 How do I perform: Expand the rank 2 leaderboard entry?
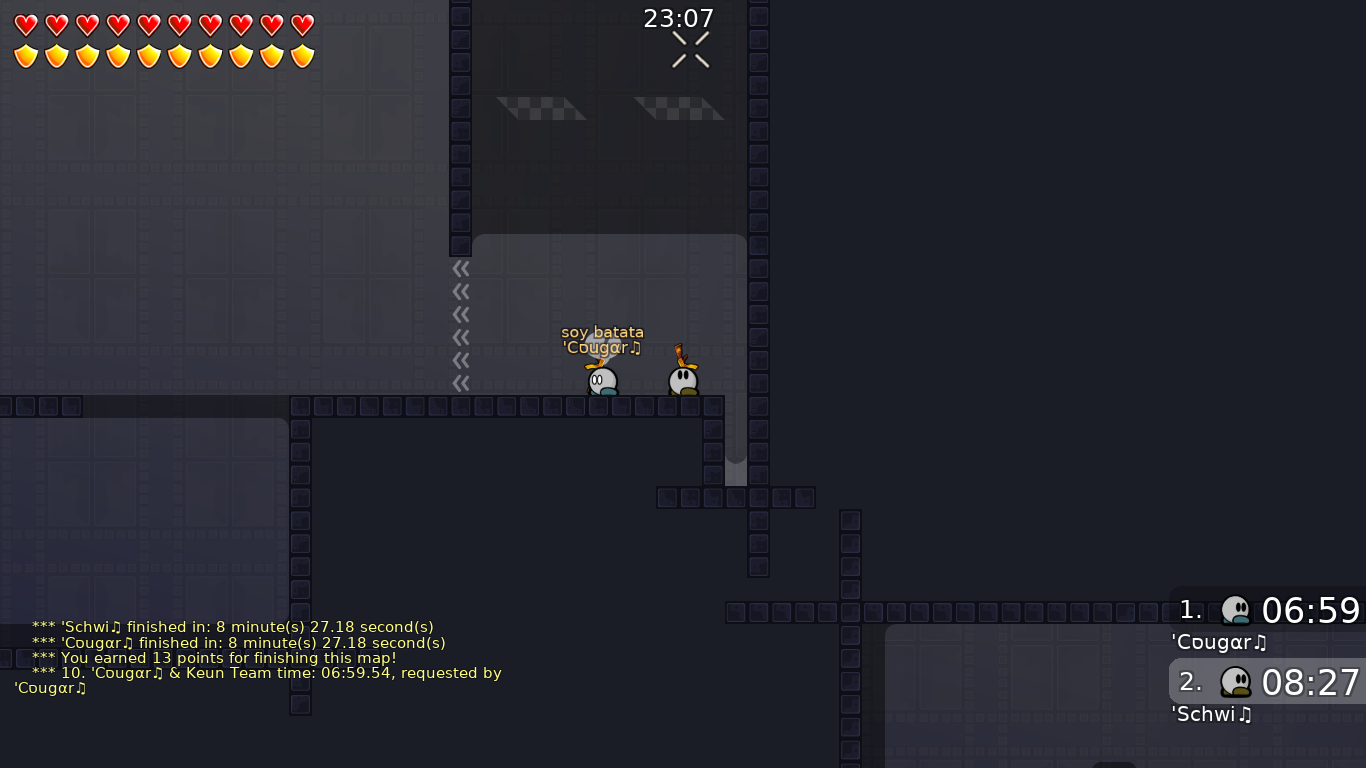point(1265,682)
